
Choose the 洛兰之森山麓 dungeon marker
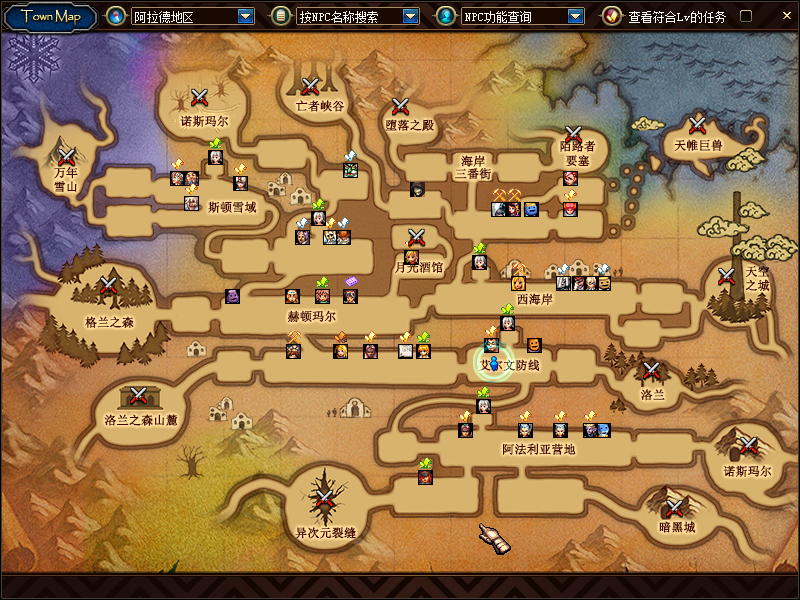140,394
